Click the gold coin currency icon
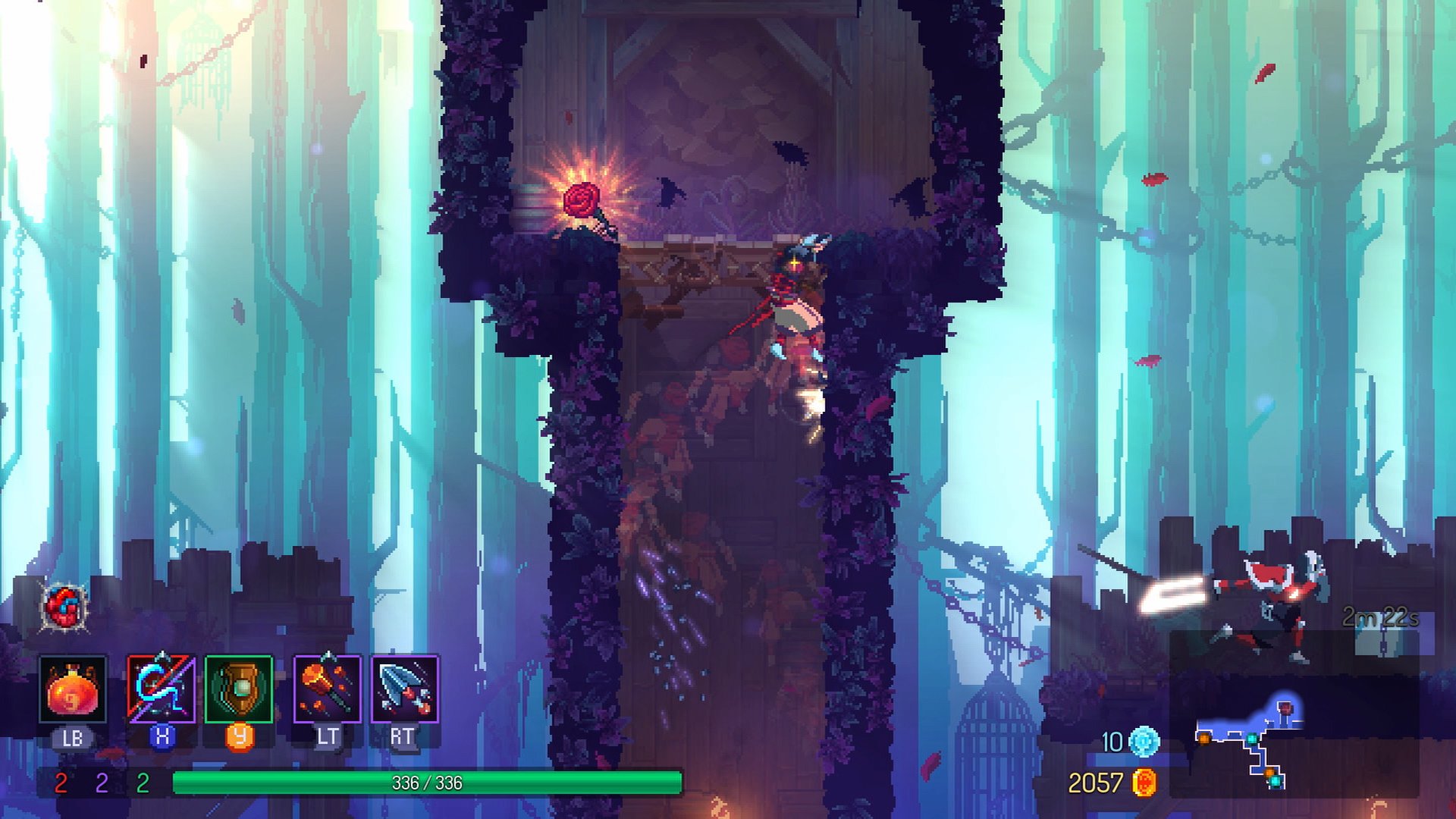Image resolution: width=1456 pixels, height=819 pixels. click(x=1144, y=783)
